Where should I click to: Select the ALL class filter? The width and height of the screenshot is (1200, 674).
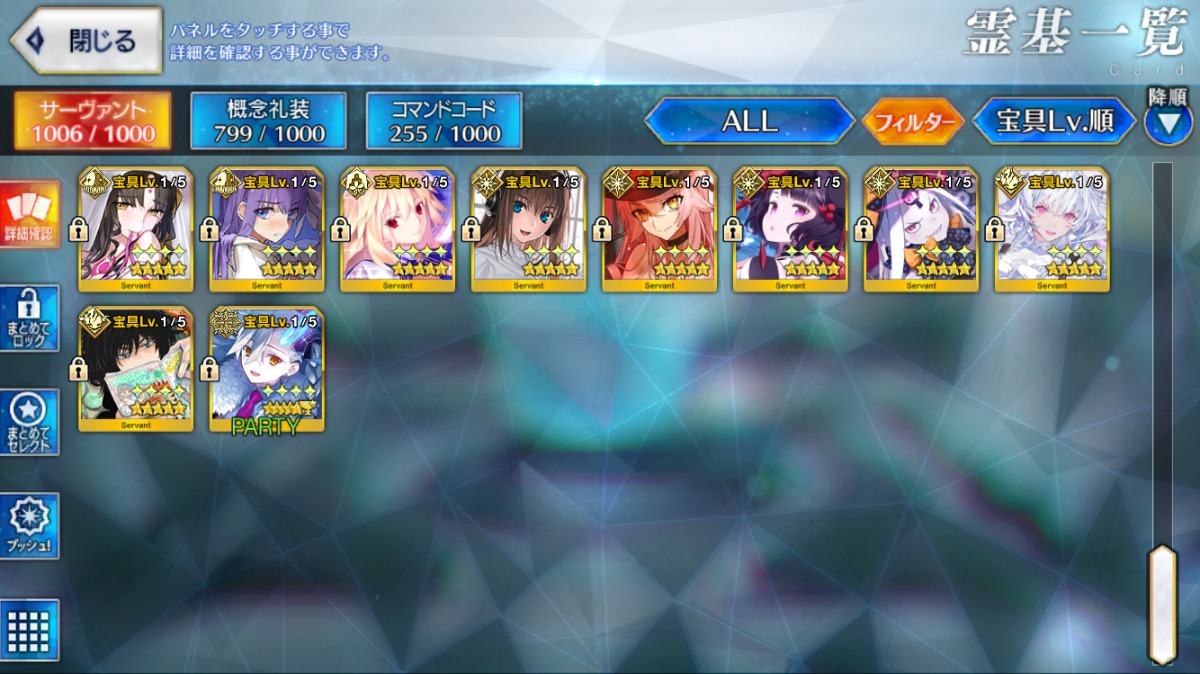[749, 121]
